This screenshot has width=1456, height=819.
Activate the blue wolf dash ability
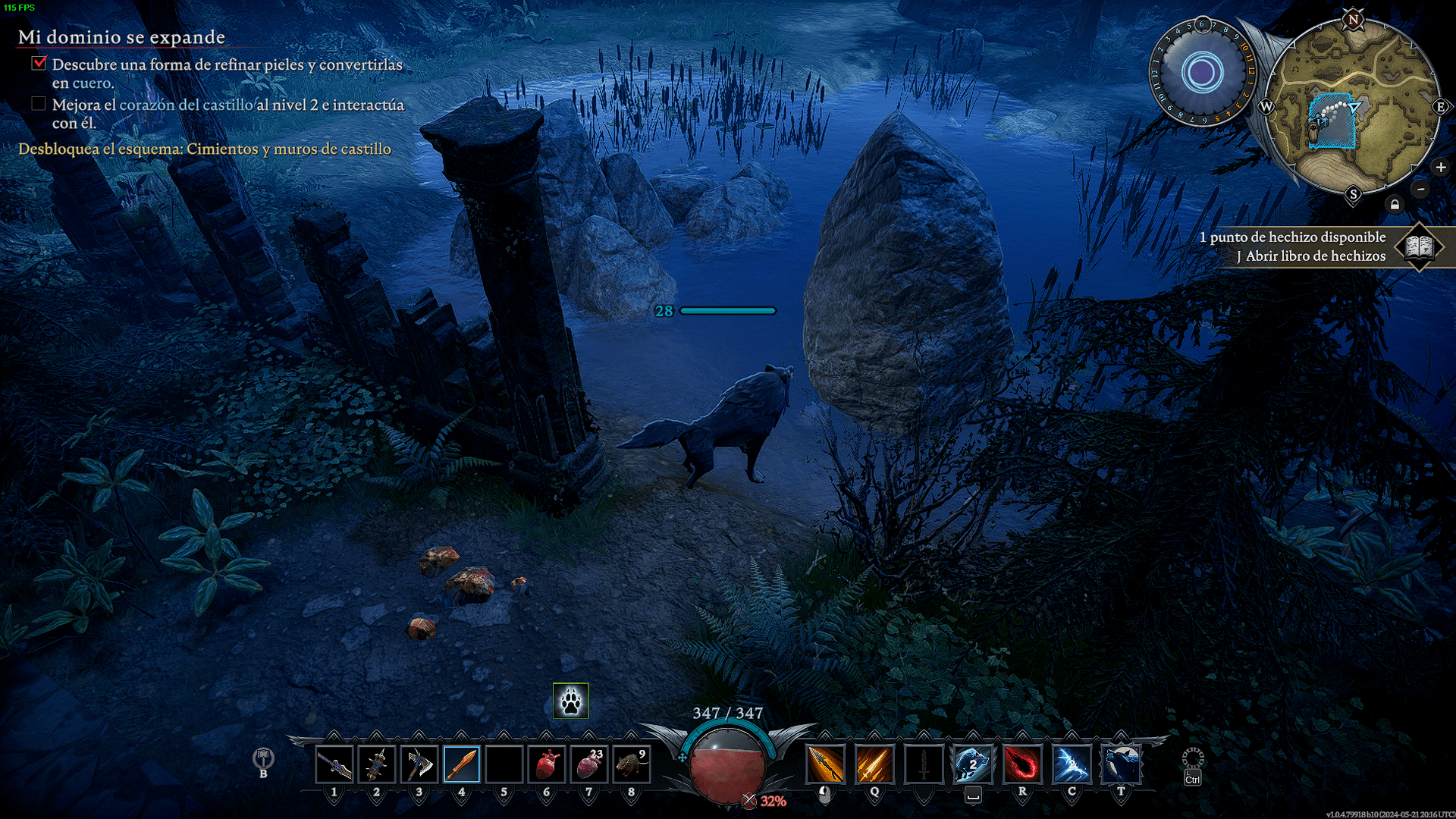click(x=973, y=764)
